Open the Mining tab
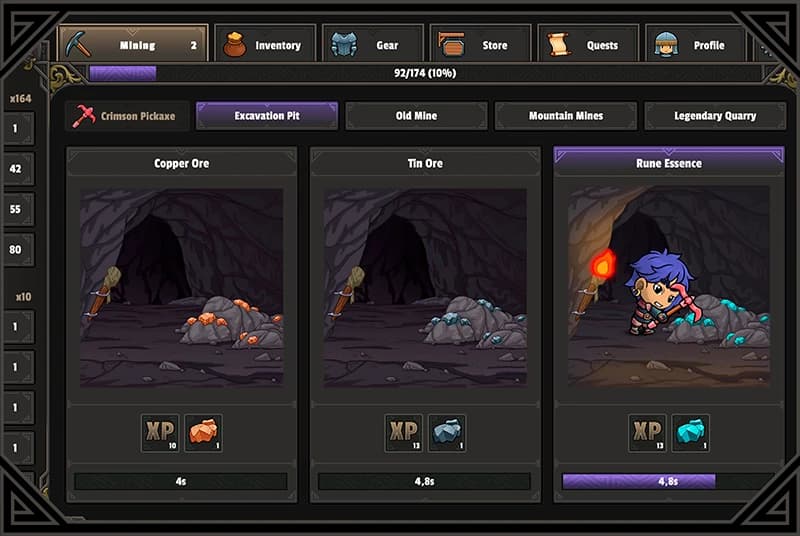The height and width of the screenshot is (536, 800). (x=133, y=45)
